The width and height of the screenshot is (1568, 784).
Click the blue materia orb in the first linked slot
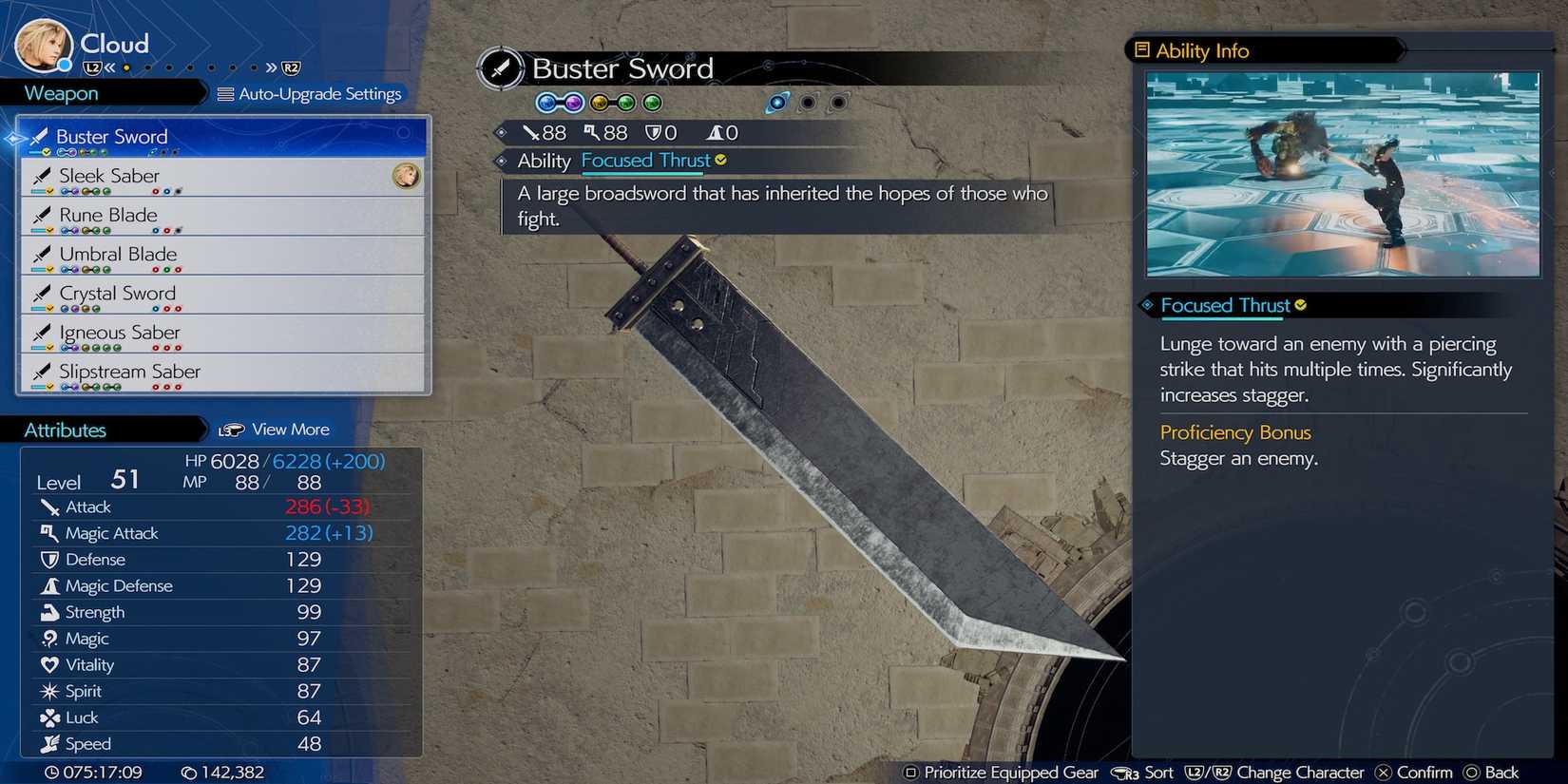tap(547, 102)
